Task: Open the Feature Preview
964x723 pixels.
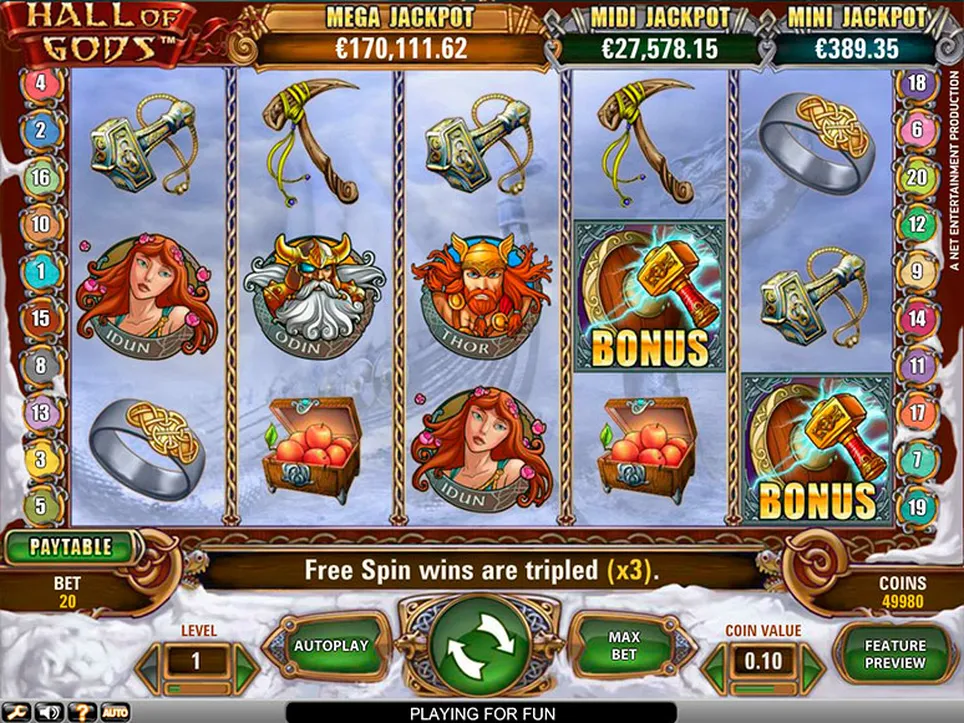Action: [895, 653]
